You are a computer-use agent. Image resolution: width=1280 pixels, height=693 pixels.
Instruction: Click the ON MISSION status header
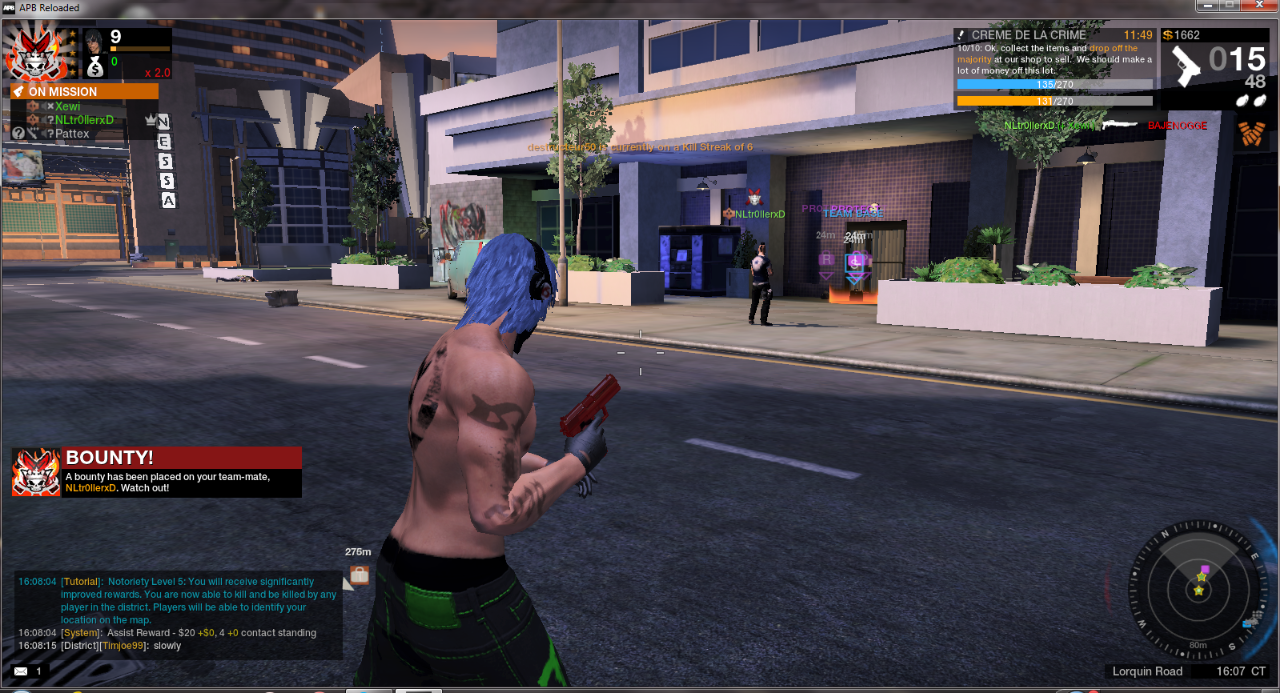[84, 91]
